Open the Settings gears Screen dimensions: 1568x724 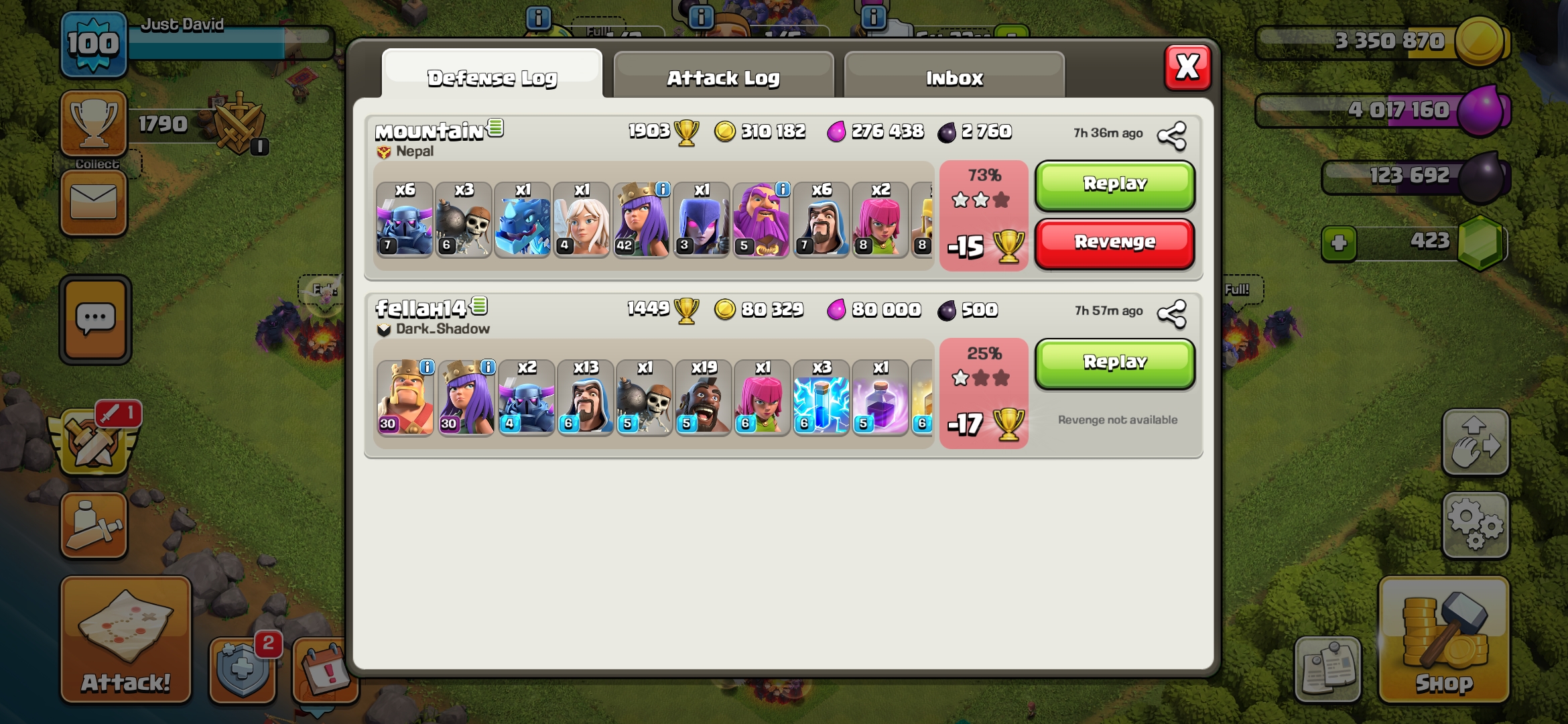tap(1475, 526)
